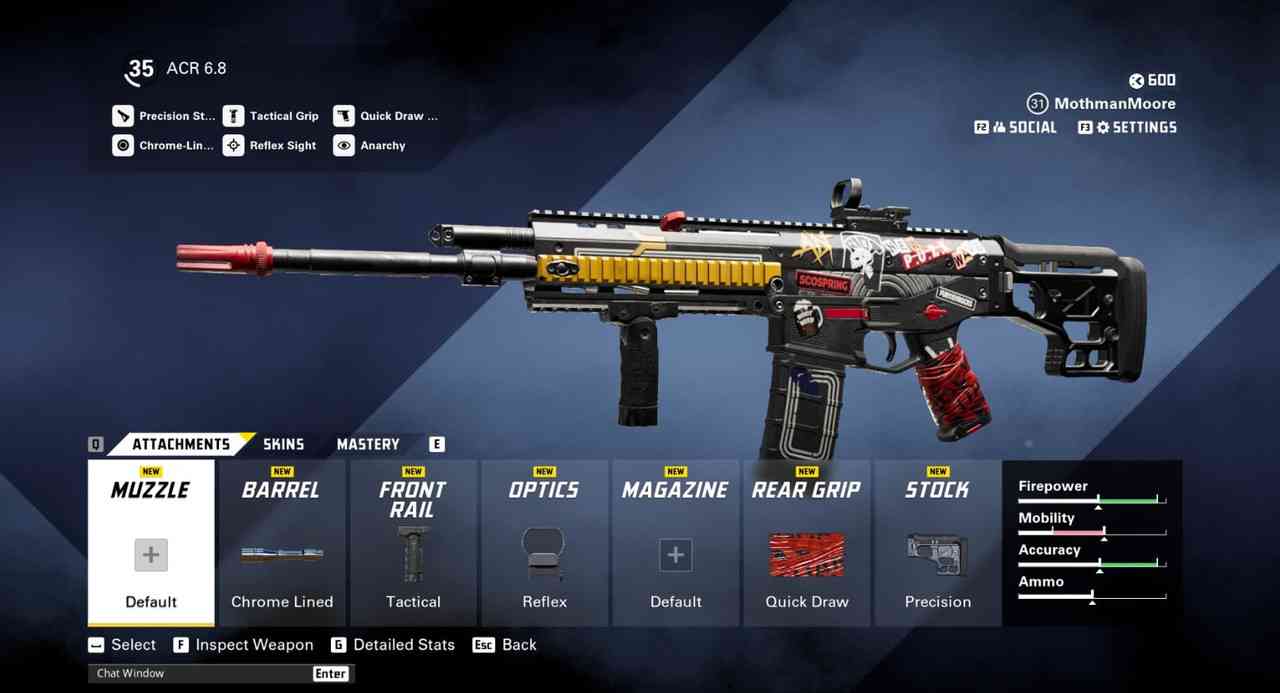
Task: Click the MothmanMoore player name
Action: [x=1115, y=103]
